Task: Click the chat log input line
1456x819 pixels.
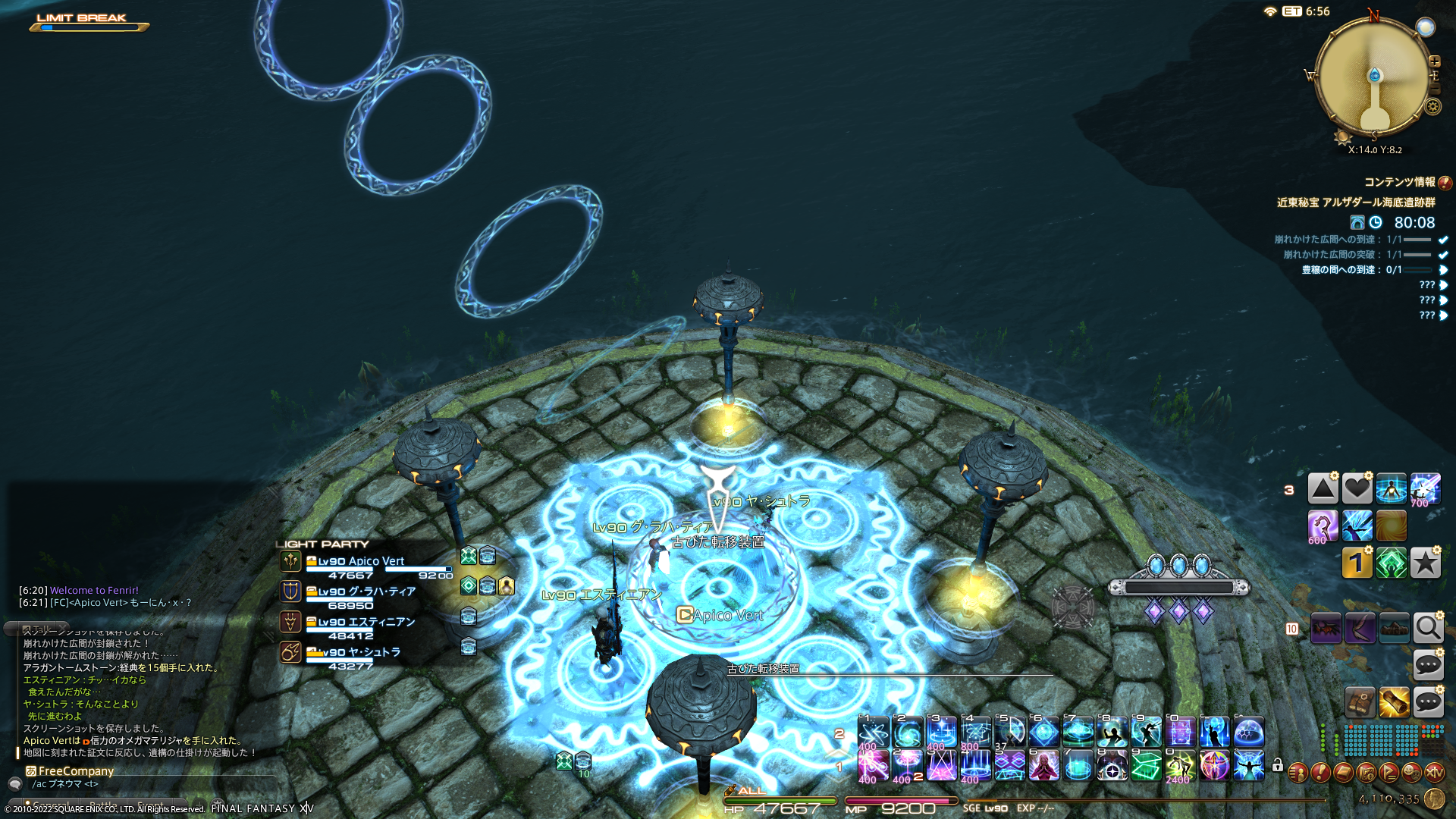Action: coord(152,784)
